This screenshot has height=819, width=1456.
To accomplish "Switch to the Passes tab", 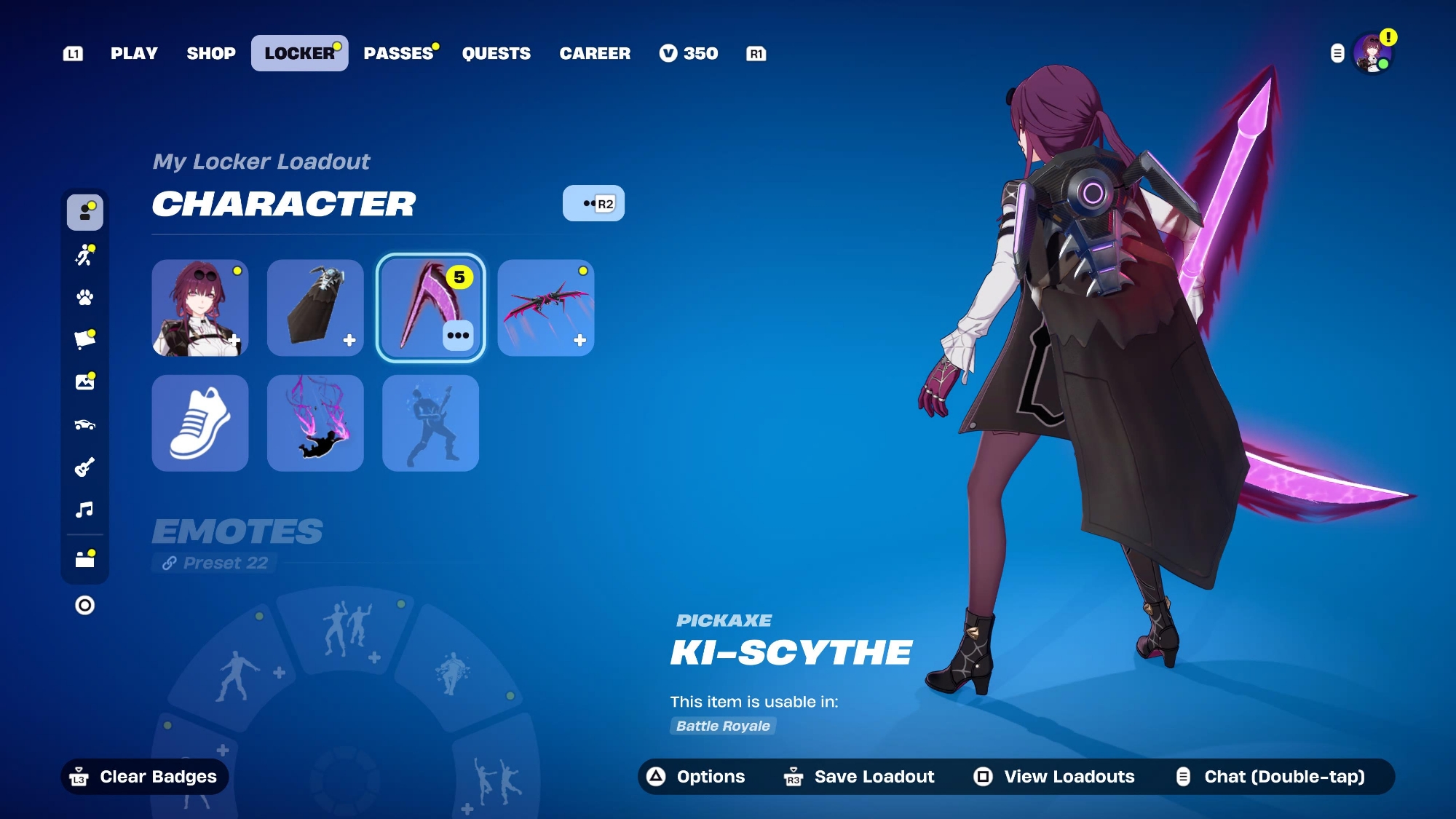I will pos(398,53).
